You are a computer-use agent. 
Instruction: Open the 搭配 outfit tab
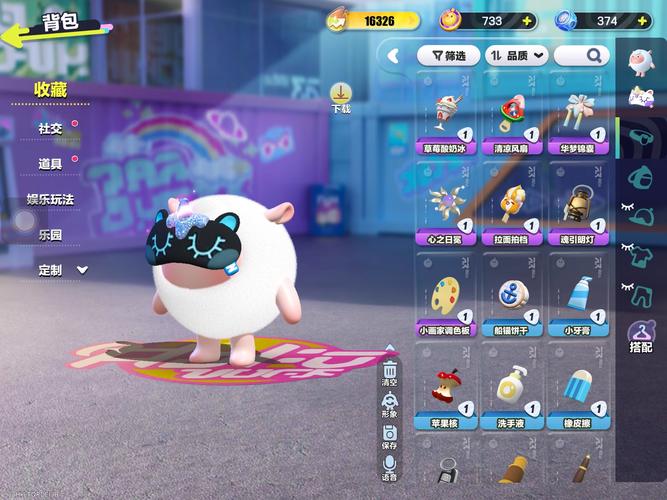click(x=640, y=337)
